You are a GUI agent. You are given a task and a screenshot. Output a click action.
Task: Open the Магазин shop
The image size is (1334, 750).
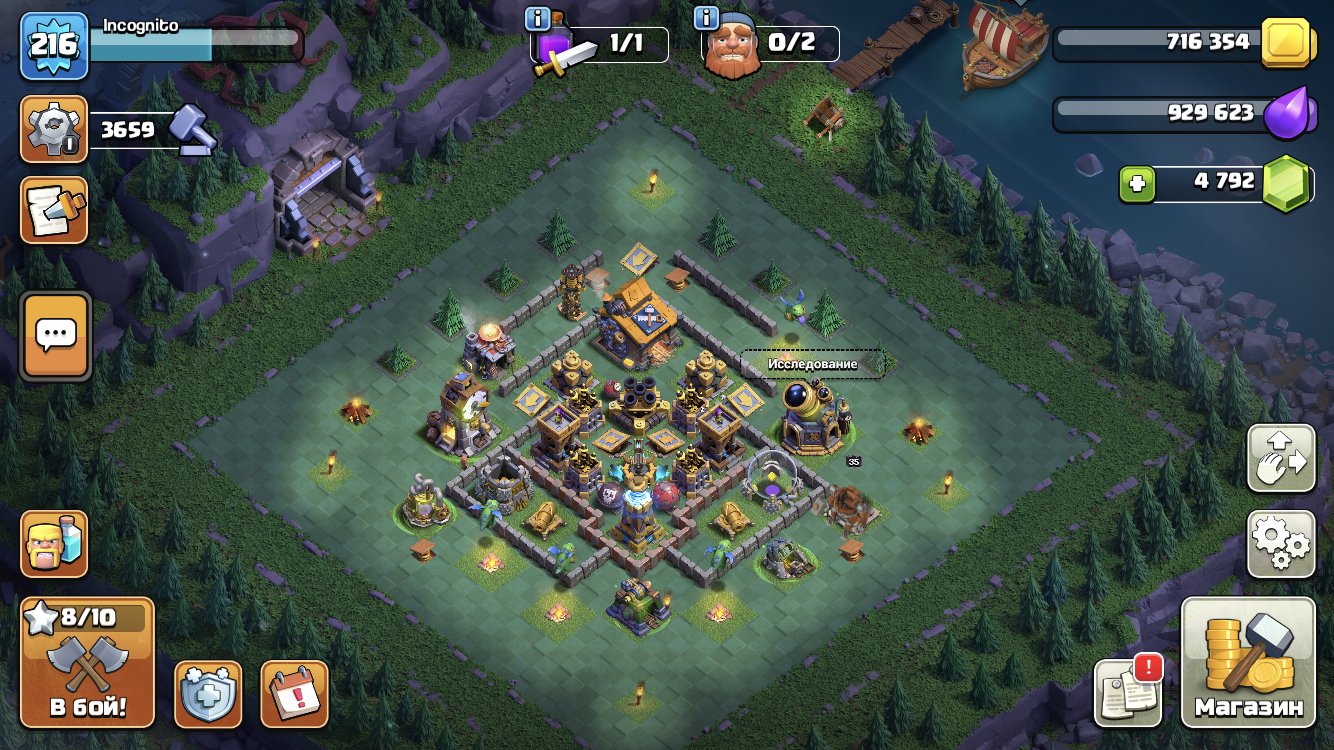tap(1248, 662)
